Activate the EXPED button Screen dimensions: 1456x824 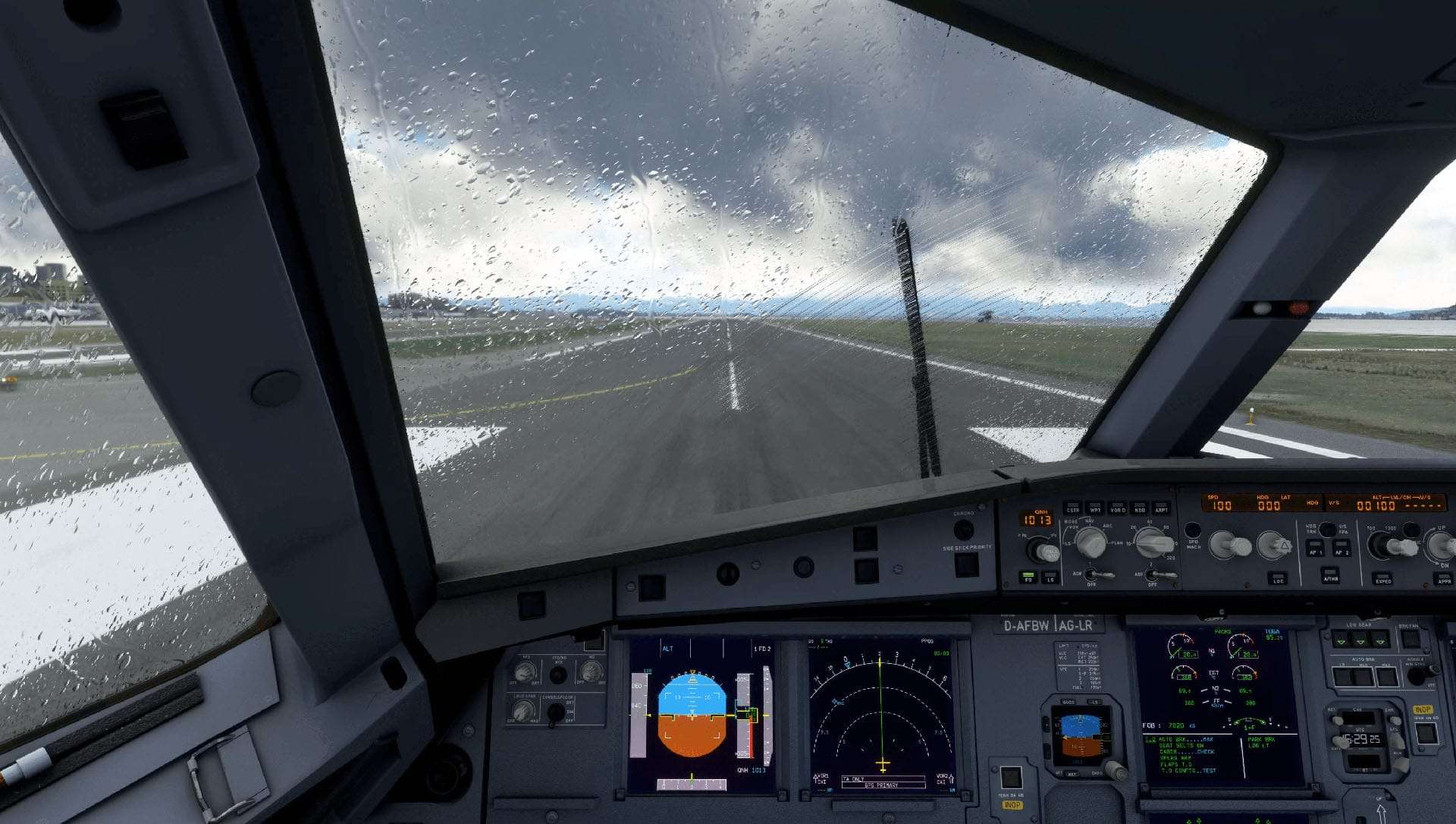point(1382,577)
